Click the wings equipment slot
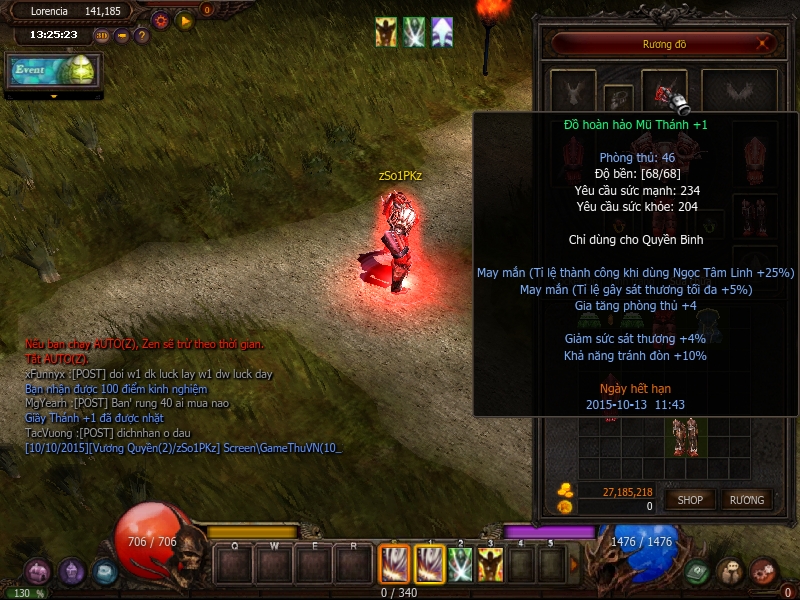The width and height of the screenshot is (800, 600). 739,93
